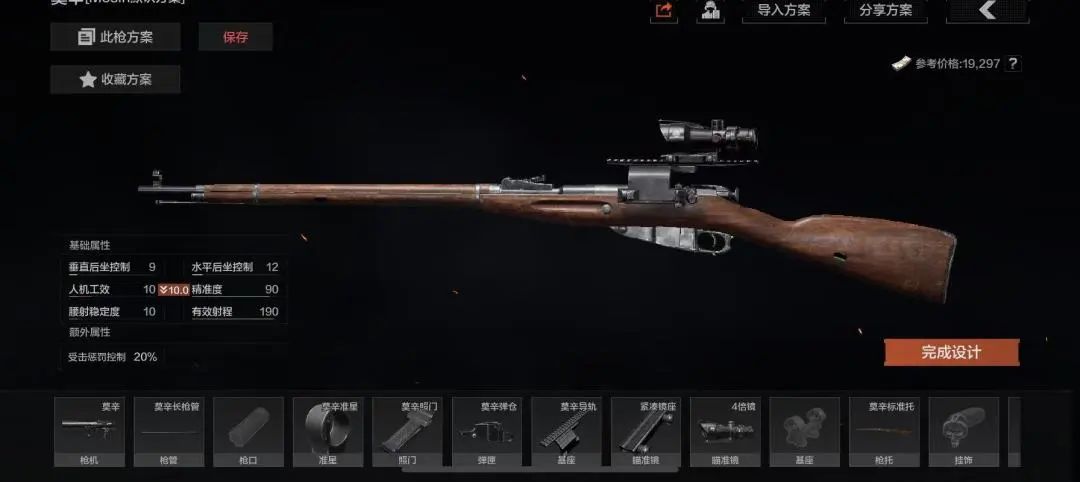Select the 4倍镜 scope slot
This screenshot has height=482, width=1080.
coord(725,432)
